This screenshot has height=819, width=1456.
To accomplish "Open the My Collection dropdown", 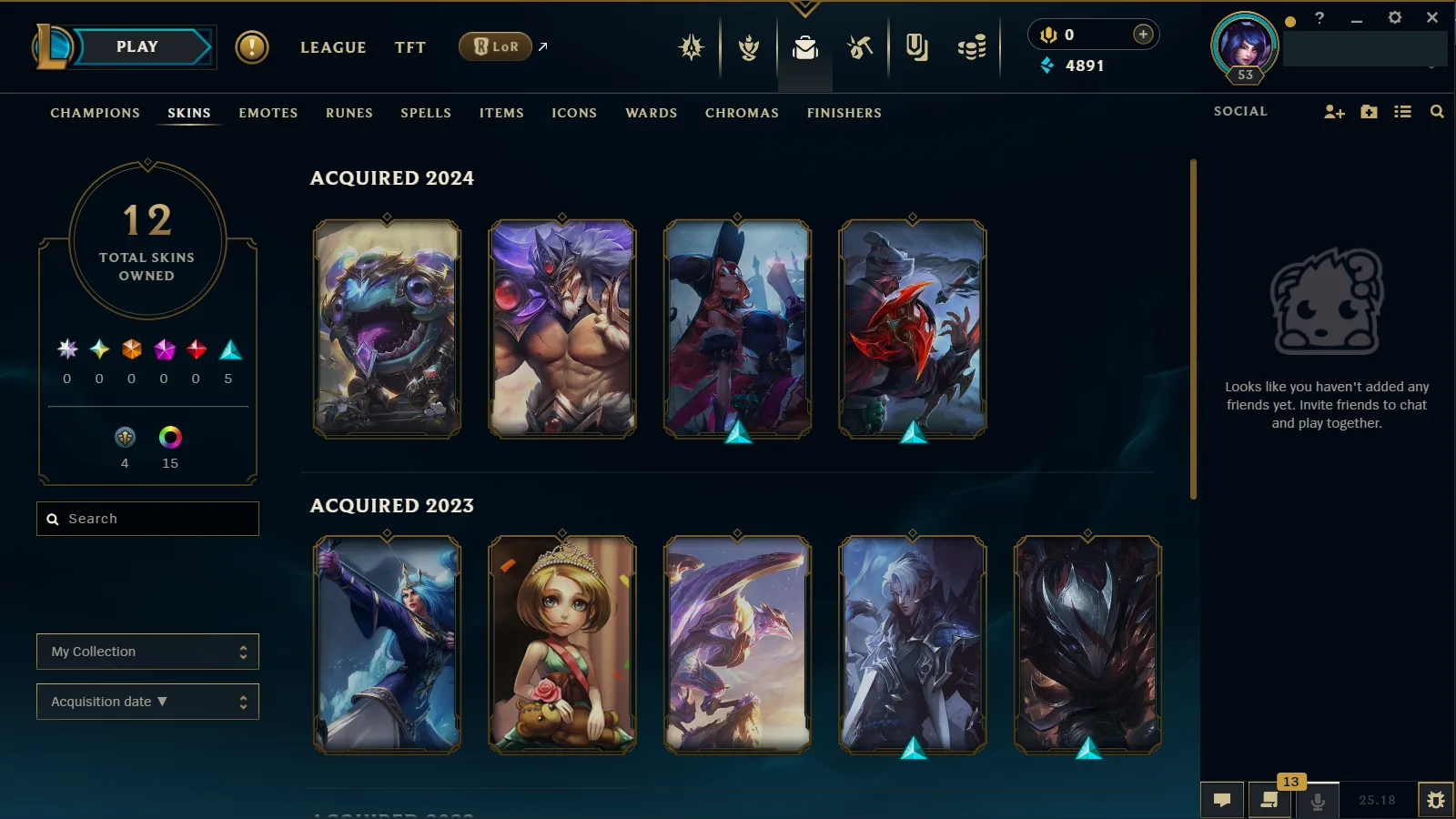I will [147, 652].
